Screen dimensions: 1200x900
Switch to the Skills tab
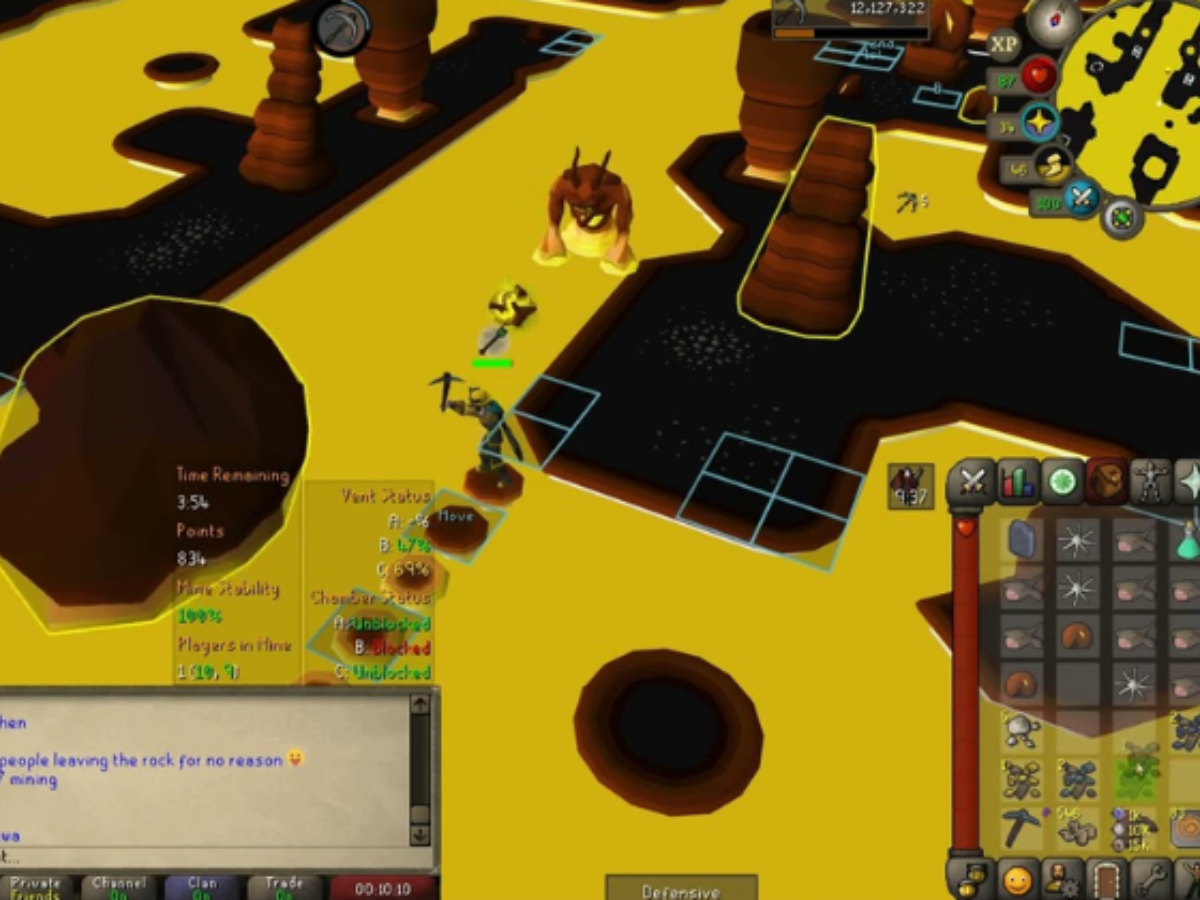tap(1018, 483)
